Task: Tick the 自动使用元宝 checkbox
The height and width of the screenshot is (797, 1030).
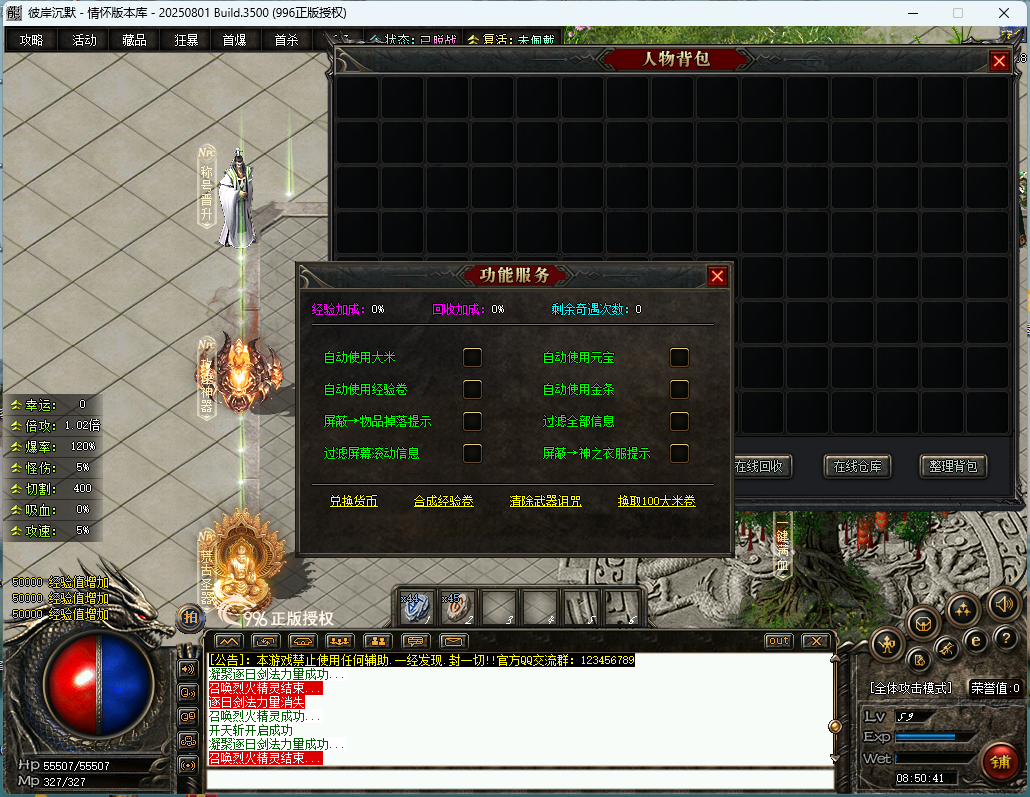Action: [679, 357]
